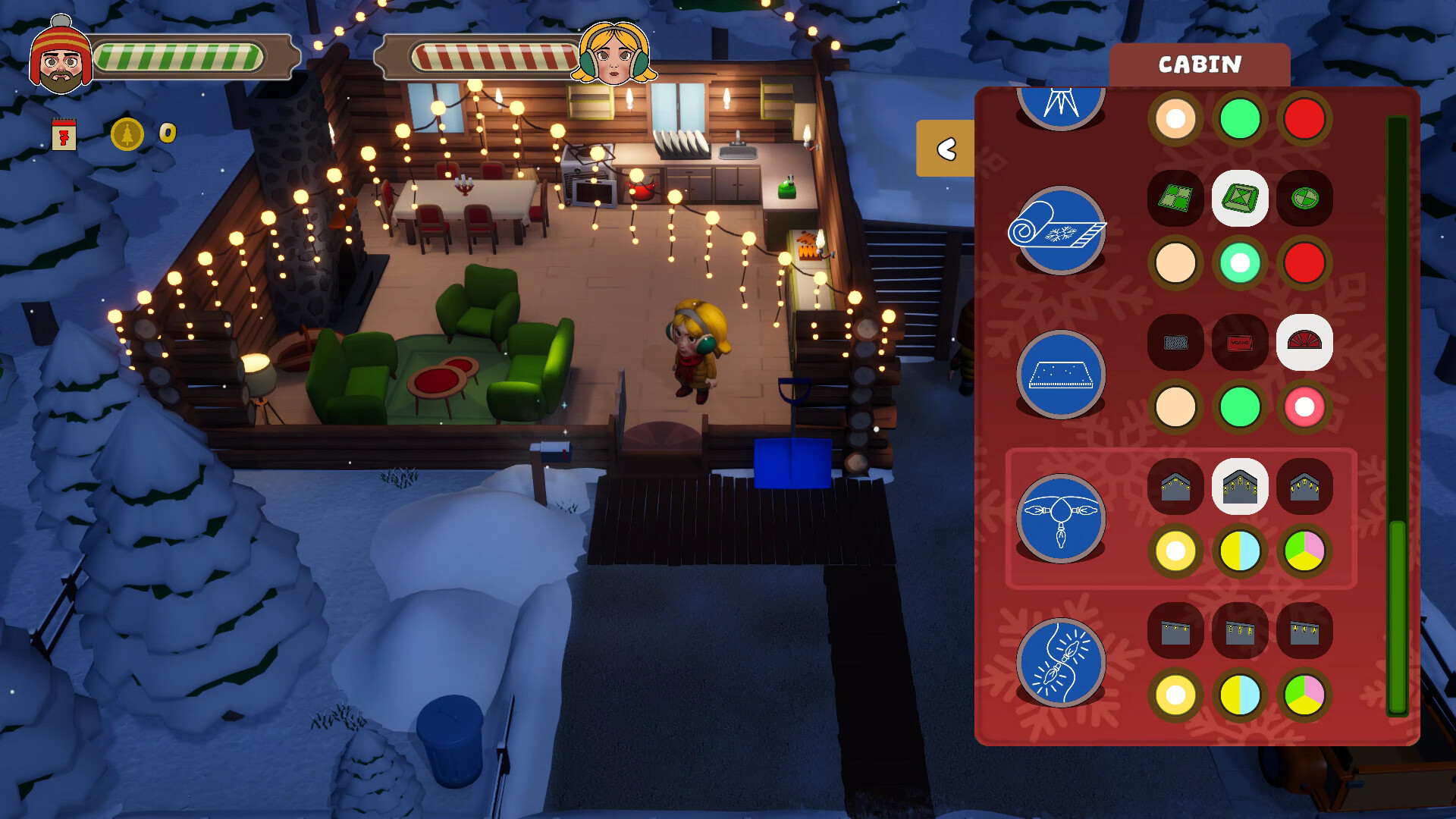
Task: Pick the semicircle red doormat style
Action: (x=1304, y=343)
